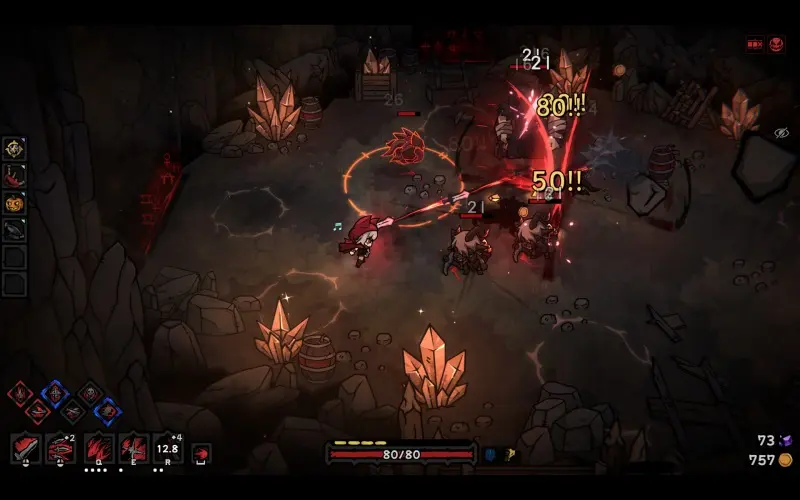The image size is (800, 500).
Task: Toggle the crossed-out eye visibility icon
Action: pyautogui.click(x=781, y=133)
